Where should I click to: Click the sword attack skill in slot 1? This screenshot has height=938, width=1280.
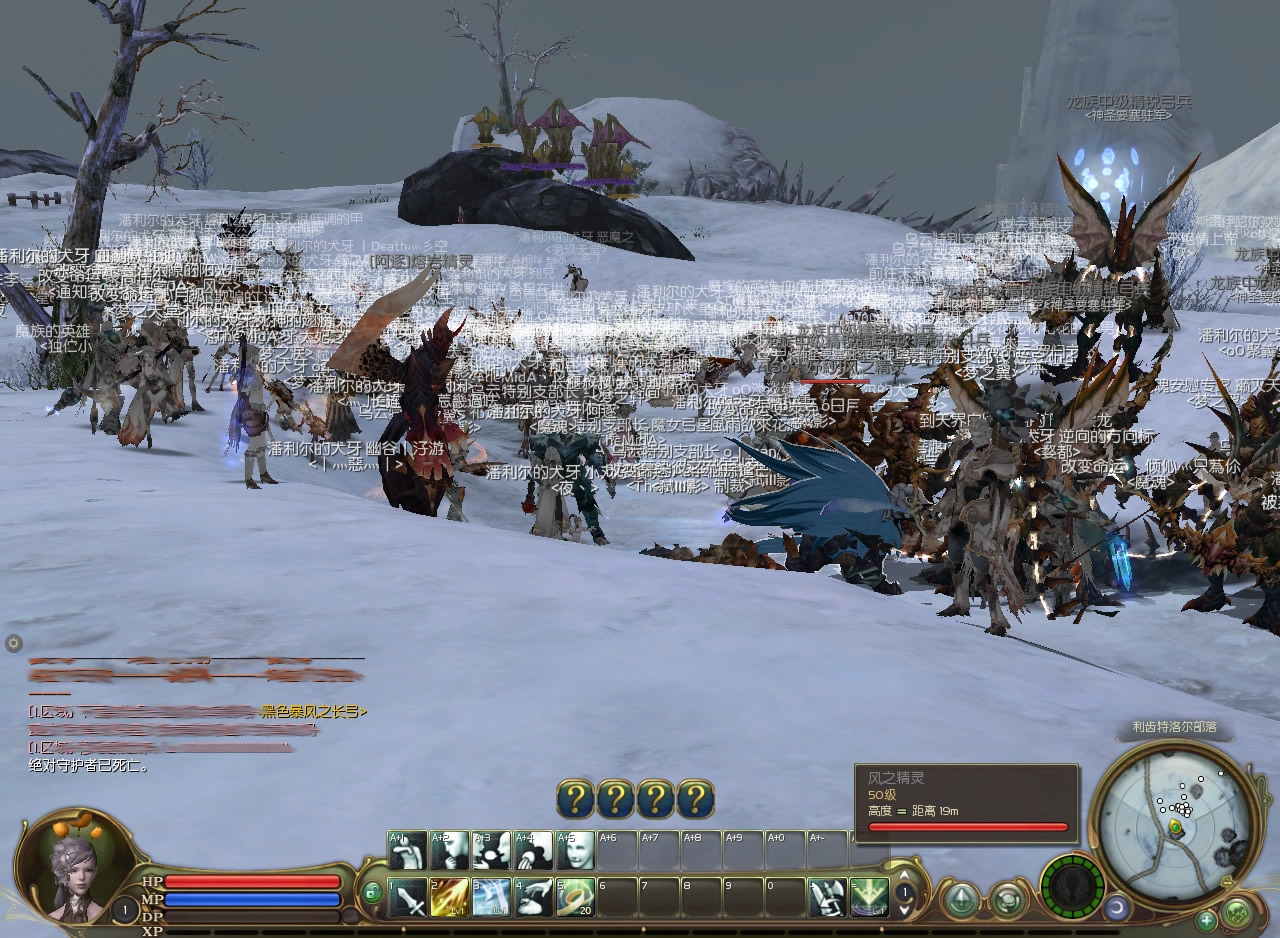[407, 898]
